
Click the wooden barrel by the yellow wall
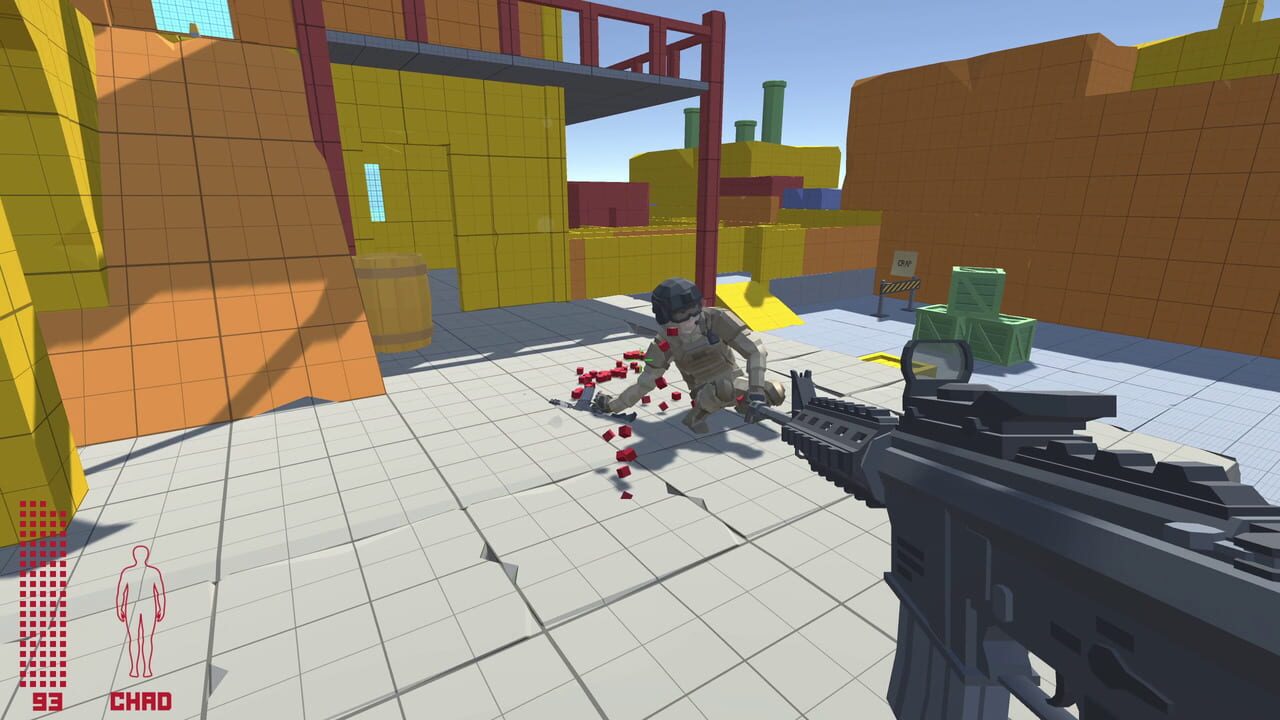coord(393,299)
